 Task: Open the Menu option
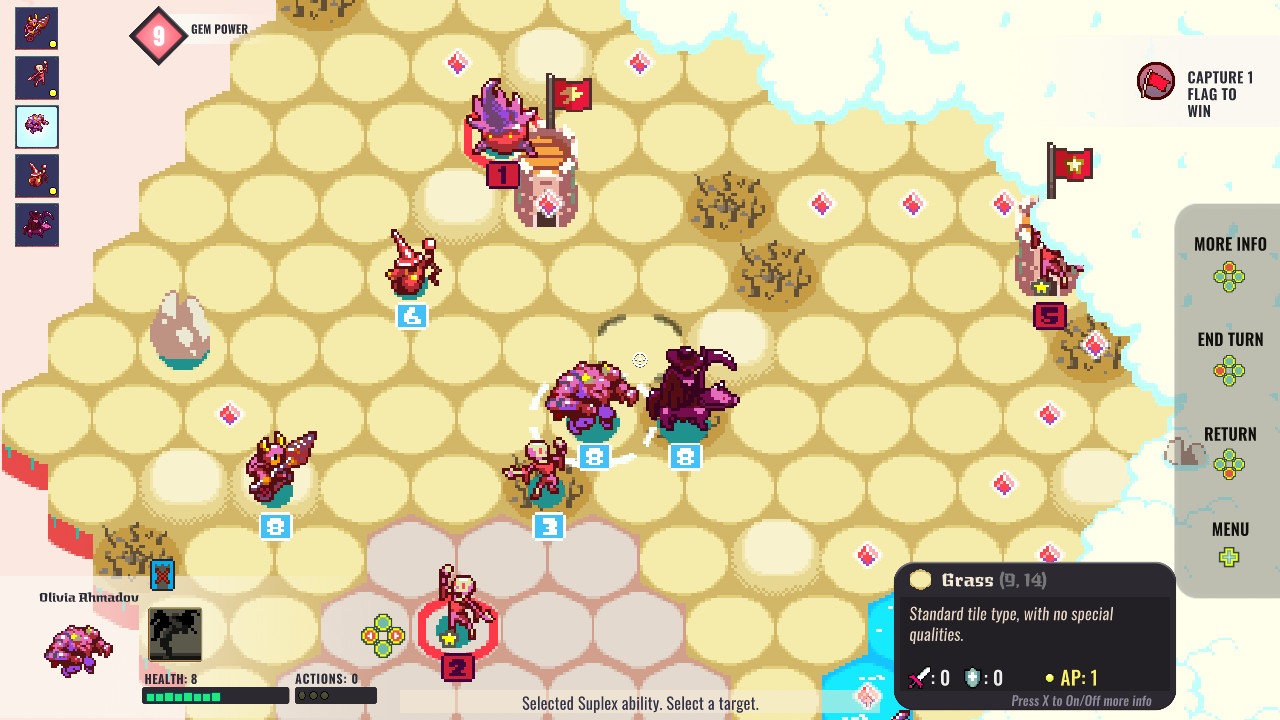(x=1229, y=529)
